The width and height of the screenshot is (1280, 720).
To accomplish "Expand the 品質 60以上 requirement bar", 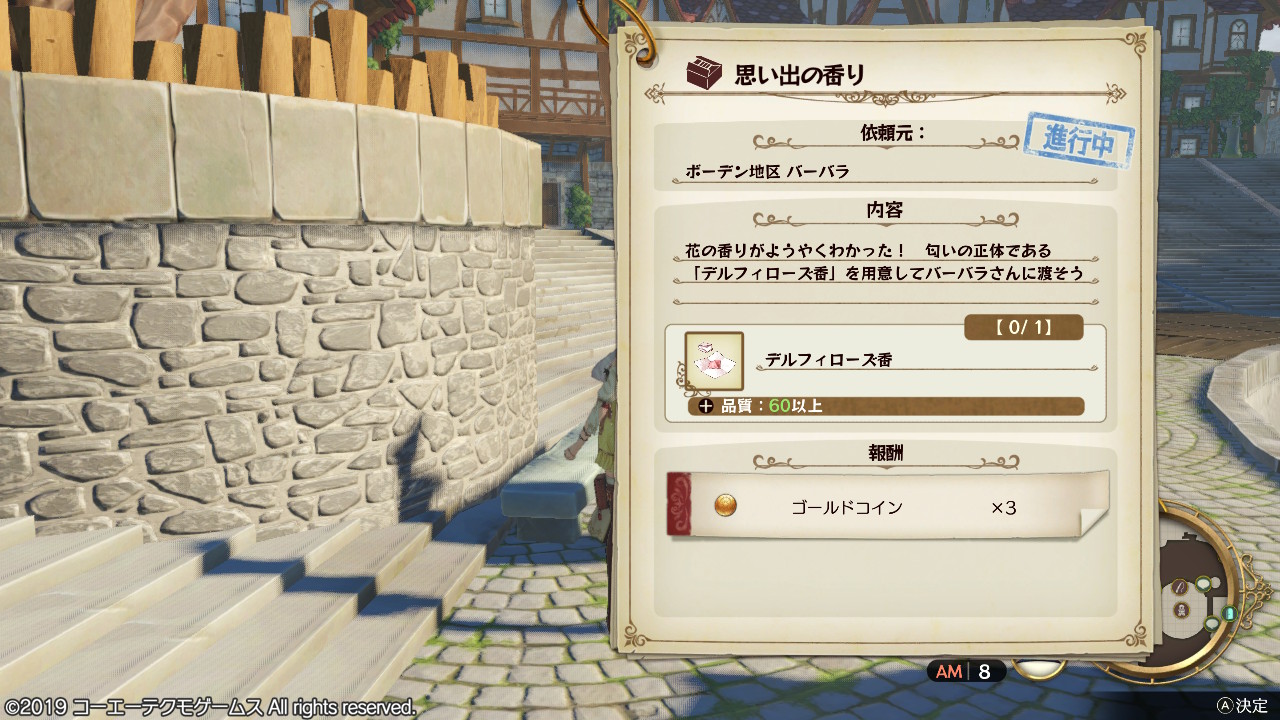I will [x=885, y=406].
